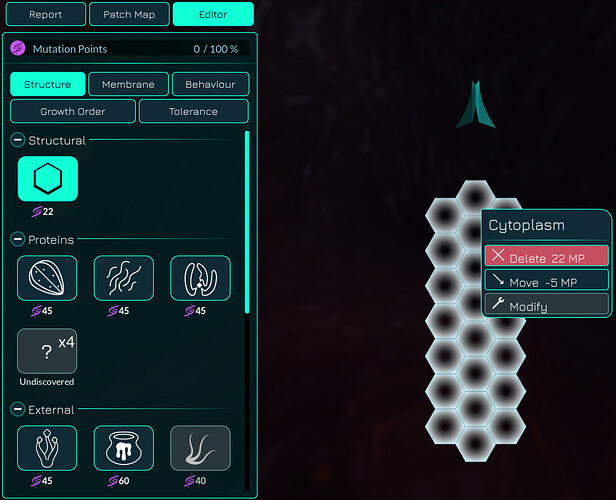Choose Move in the Cytoplasm popup

(546, 281)
